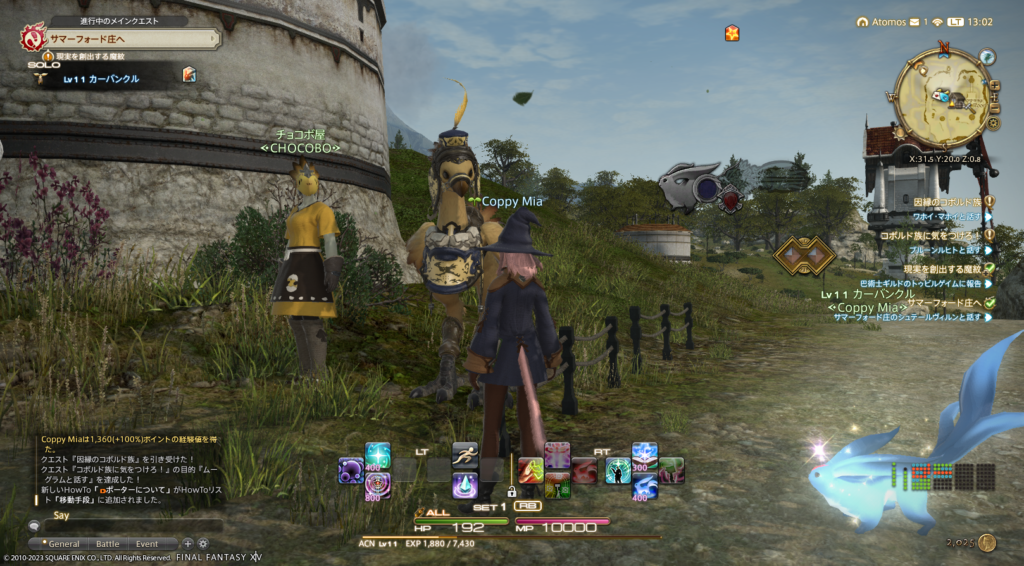This screenshot has width=1024, height=566.
Task: Toggle the hotbar padlock icon
Action: pyautogui.click(x=511, y=493)
